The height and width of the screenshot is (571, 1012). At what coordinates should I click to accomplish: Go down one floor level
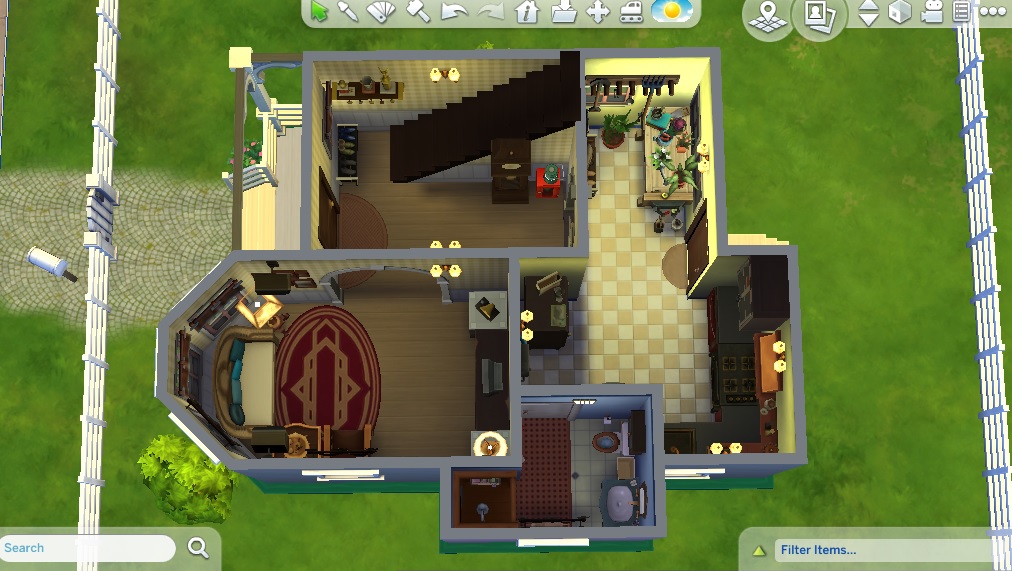[869, 19]
